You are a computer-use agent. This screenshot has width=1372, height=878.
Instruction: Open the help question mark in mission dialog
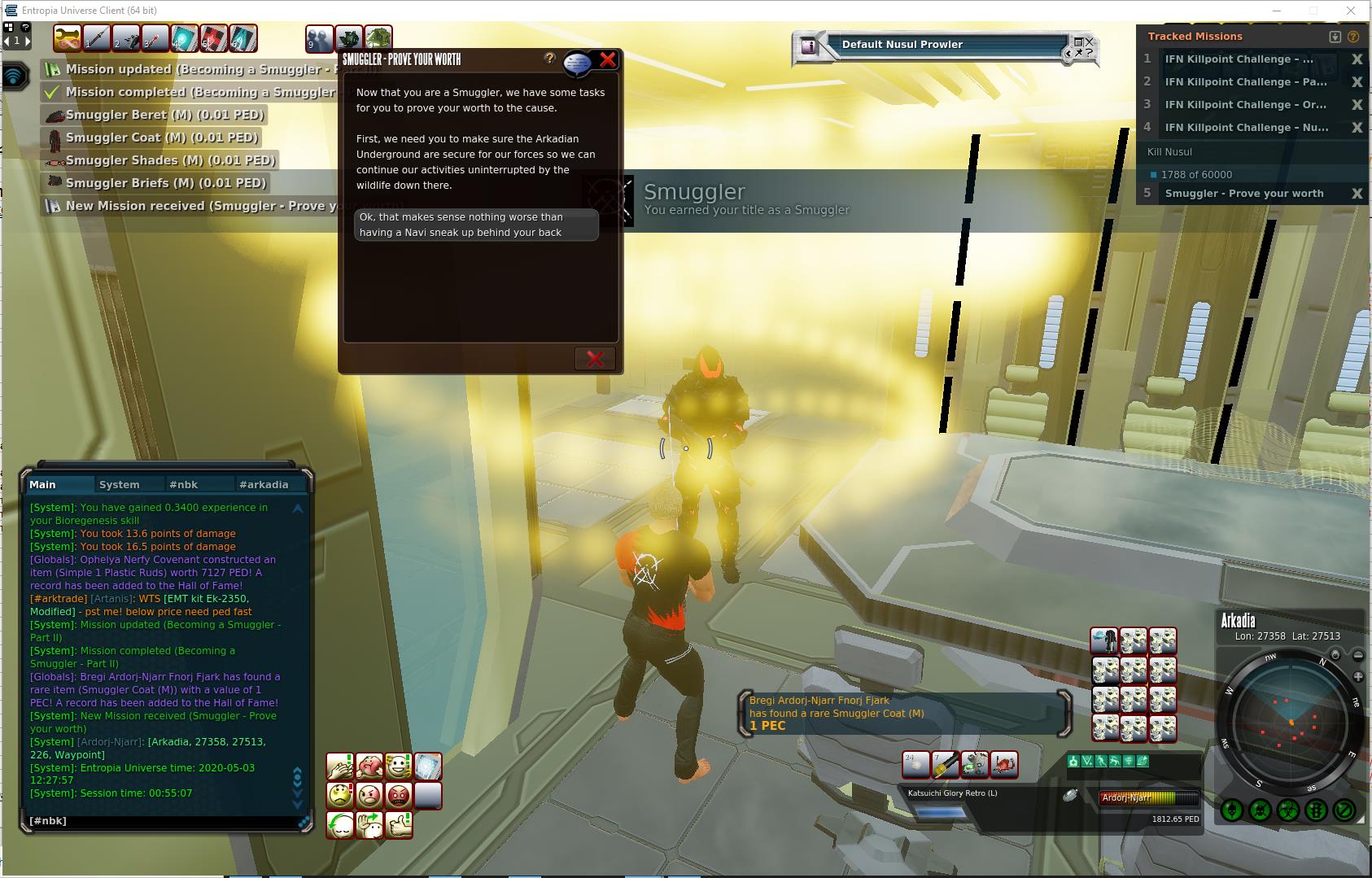pyautogui.click(x=550, y=59)
